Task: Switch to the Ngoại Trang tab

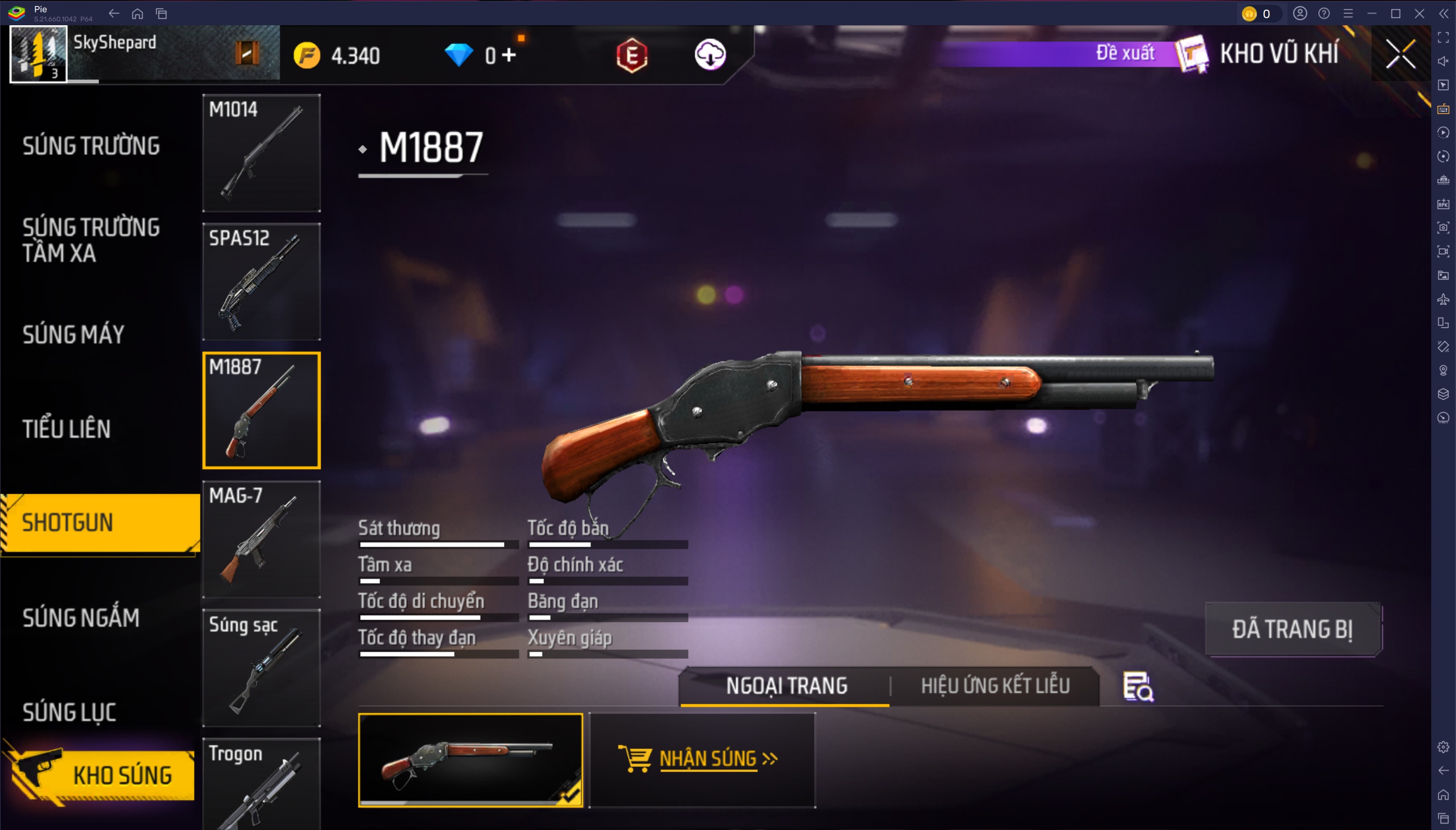Action: 786,685
